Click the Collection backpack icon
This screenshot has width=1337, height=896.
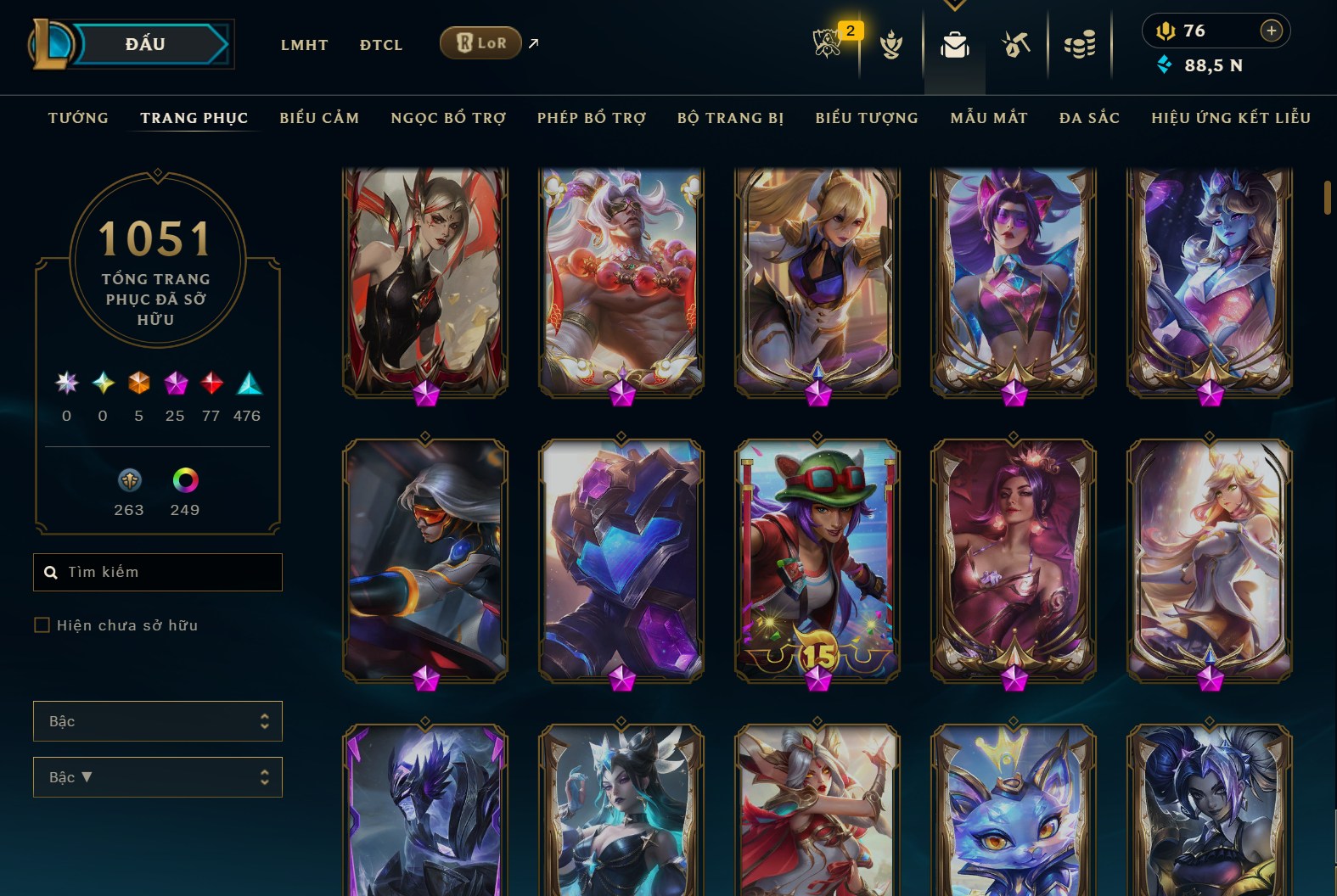tap(954, 47)
